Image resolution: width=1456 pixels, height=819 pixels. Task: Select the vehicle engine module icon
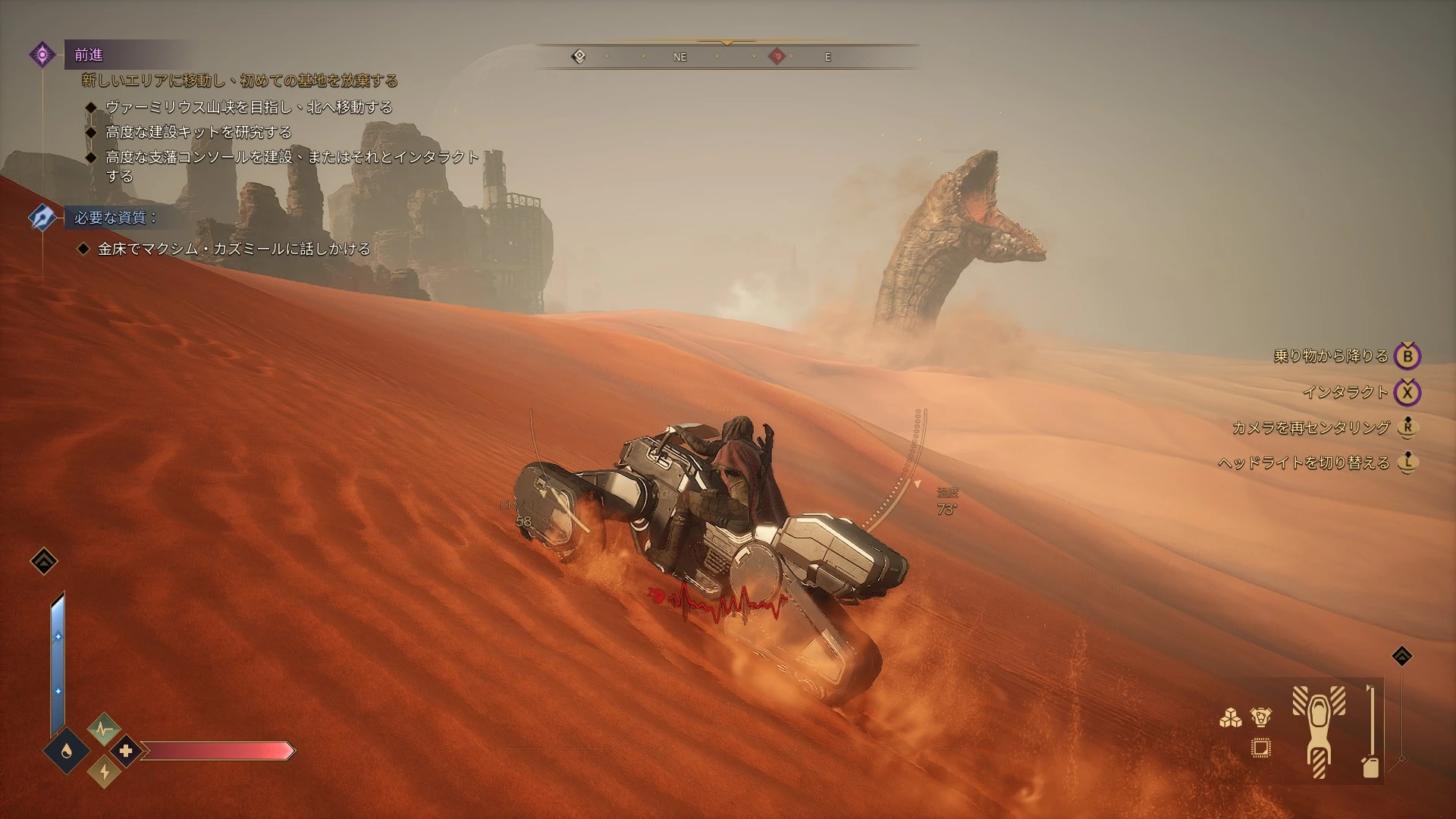tap(1261, 717)
